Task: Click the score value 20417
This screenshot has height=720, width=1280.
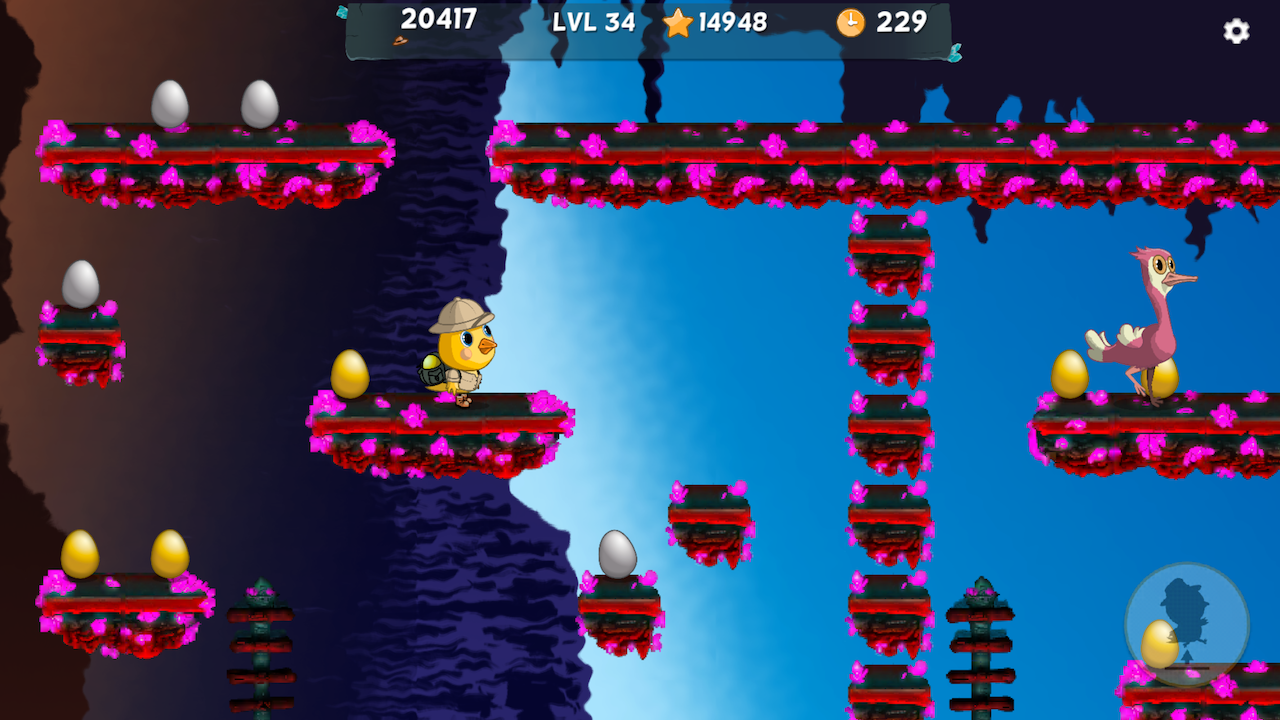Action: pos(441,21)
